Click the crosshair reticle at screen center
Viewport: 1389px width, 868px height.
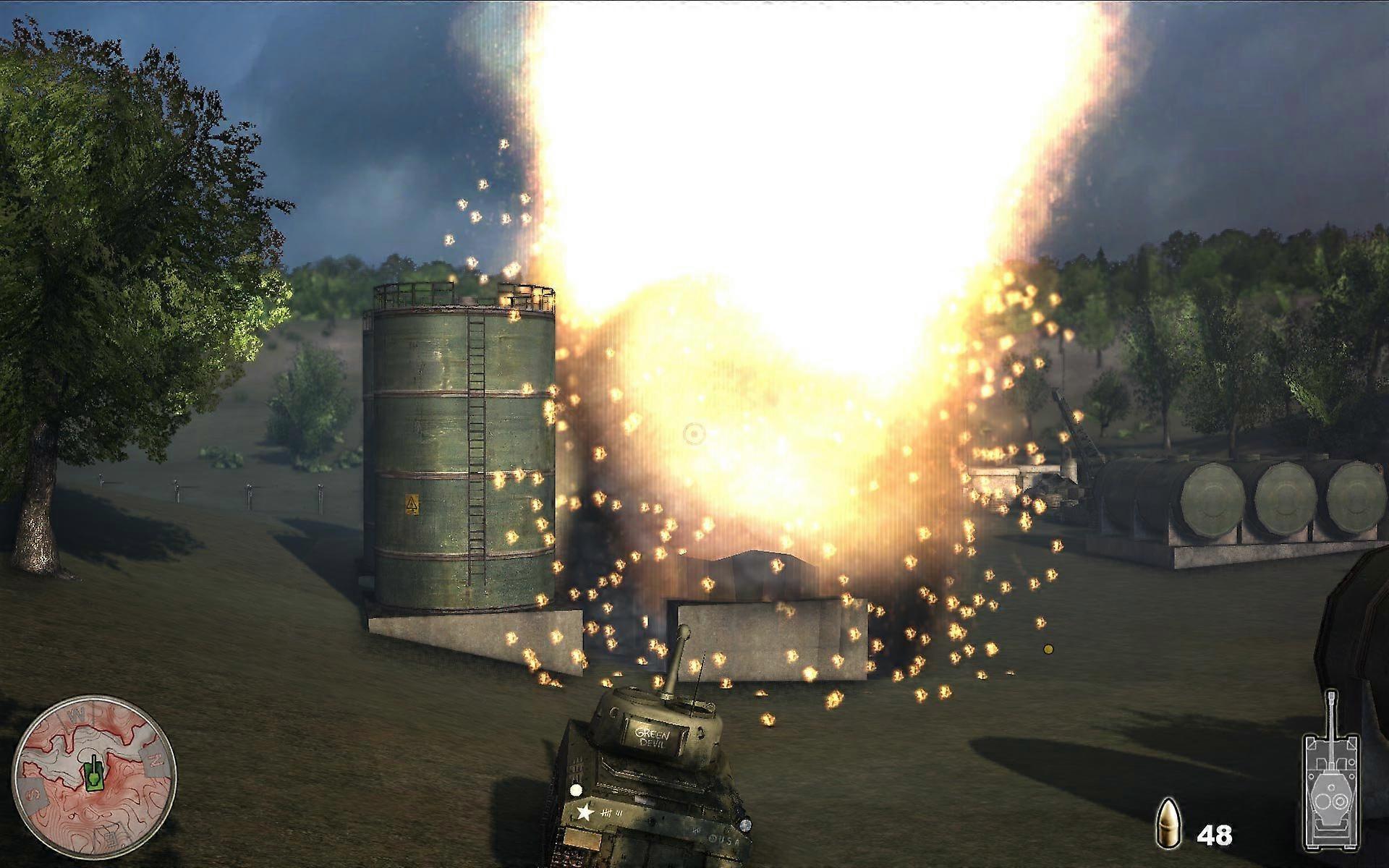coord(694,435)
